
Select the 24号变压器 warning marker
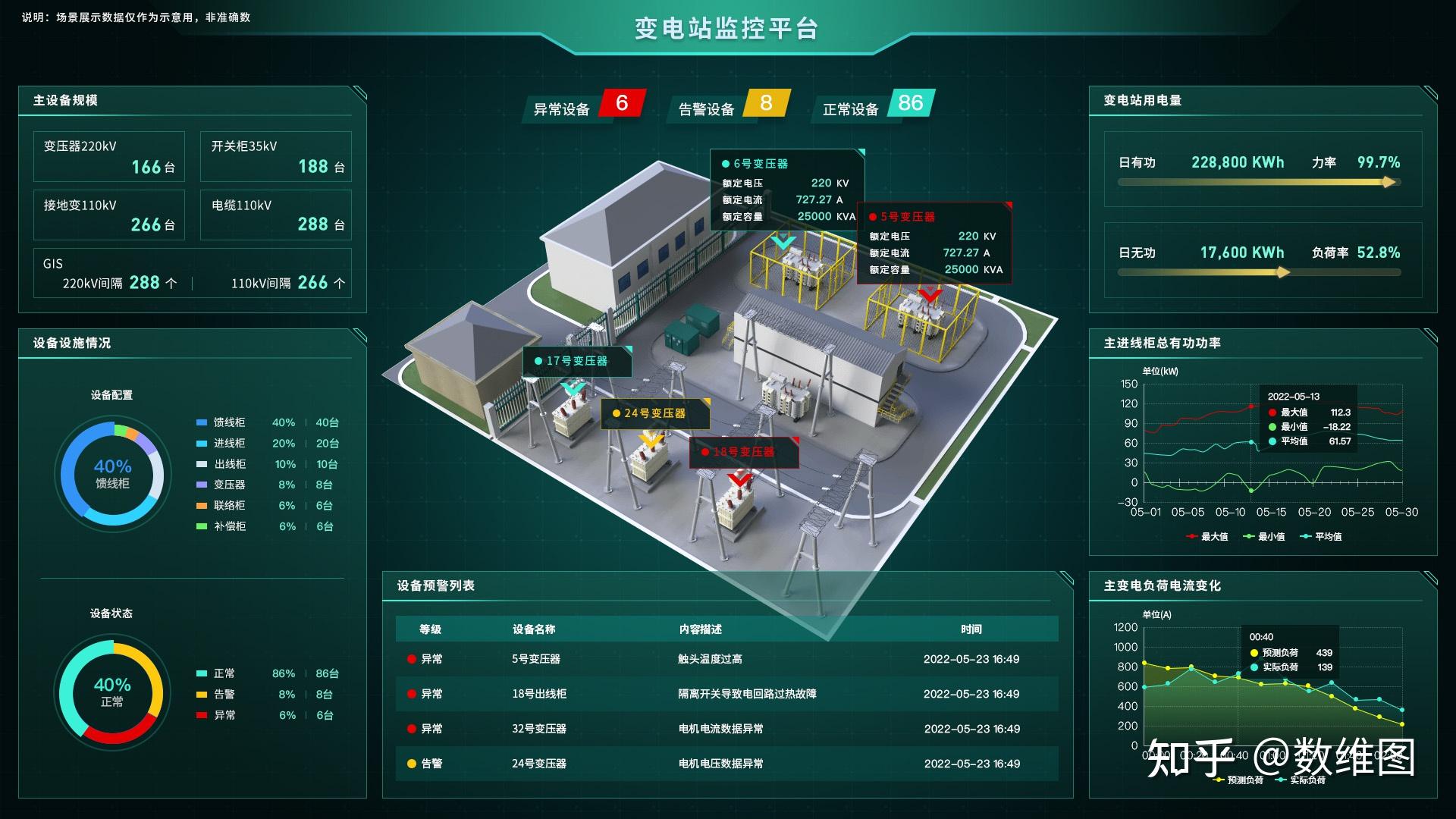[653, 414]
